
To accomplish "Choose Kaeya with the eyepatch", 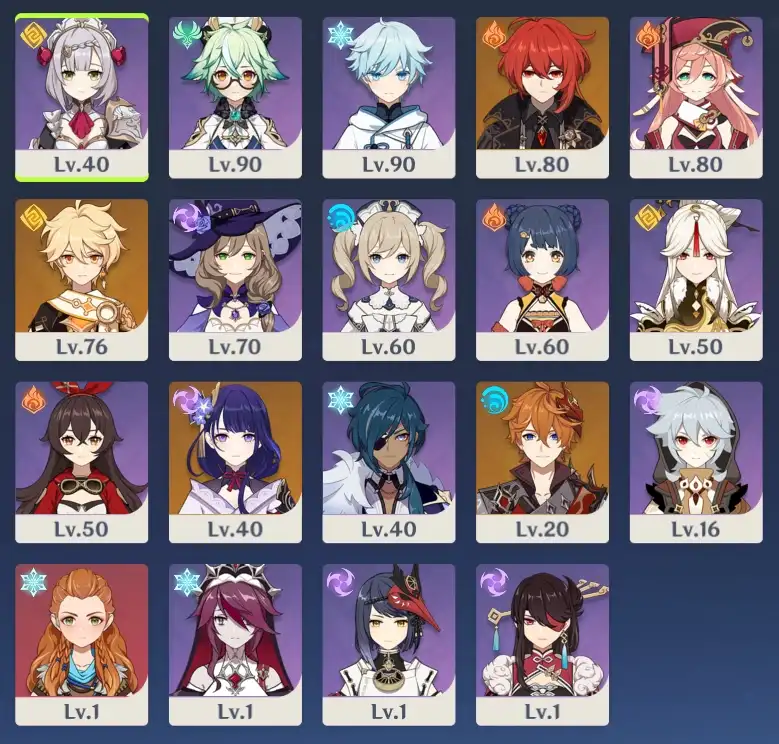I will click(389, 461).
